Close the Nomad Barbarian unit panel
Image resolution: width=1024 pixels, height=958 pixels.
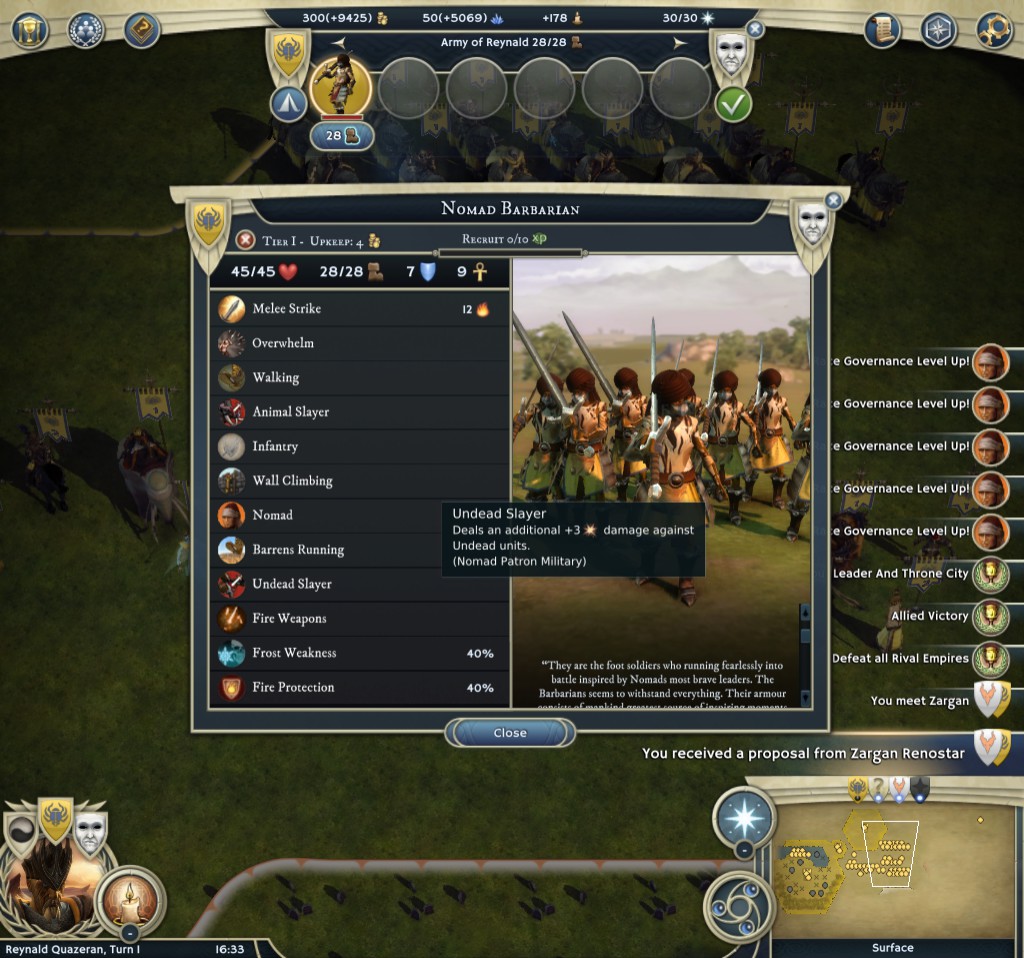(509, 733)
